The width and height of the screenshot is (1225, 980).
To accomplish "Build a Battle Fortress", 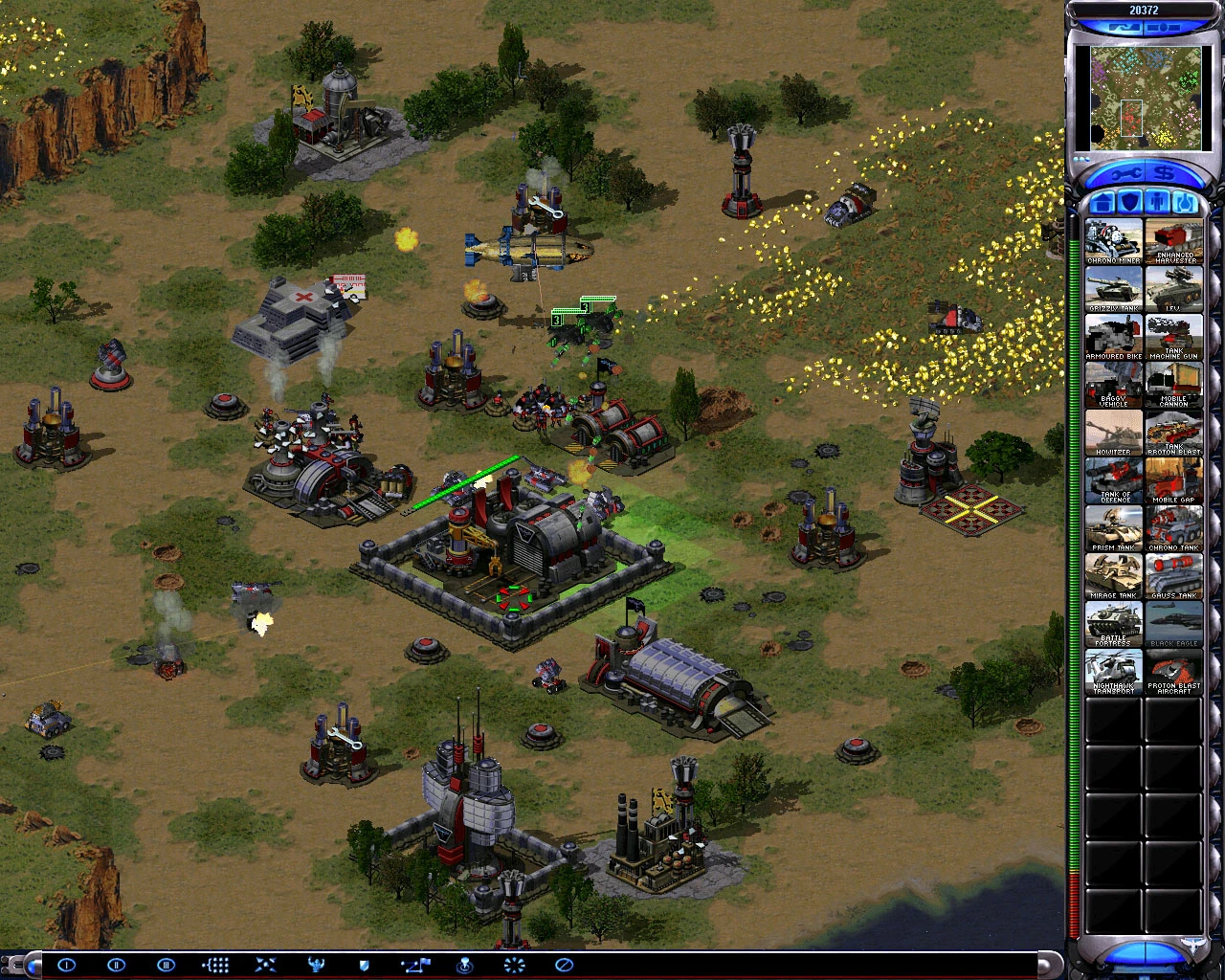I will click(x=1113, y=622).
